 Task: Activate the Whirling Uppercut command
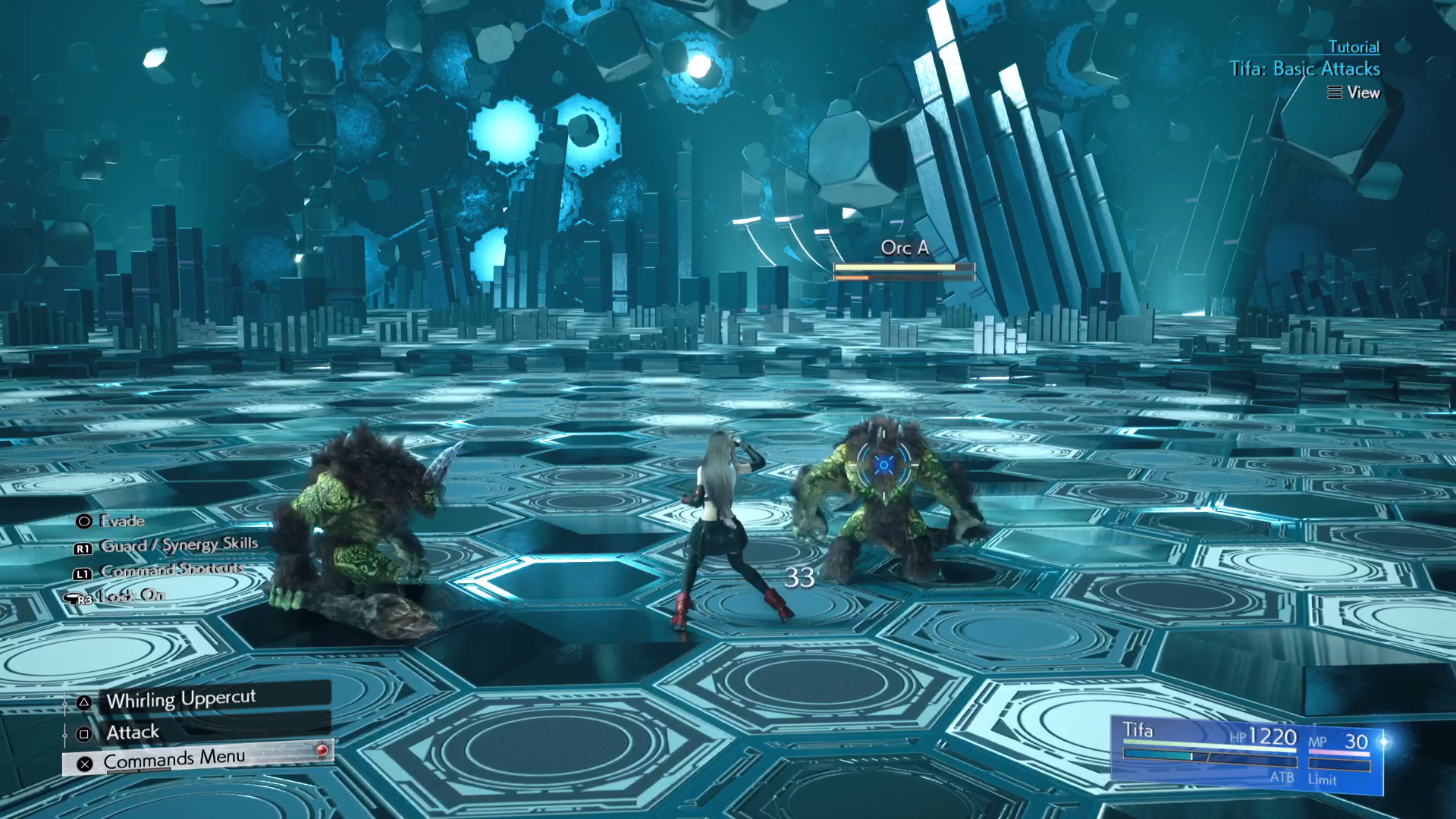coord(182,698)
